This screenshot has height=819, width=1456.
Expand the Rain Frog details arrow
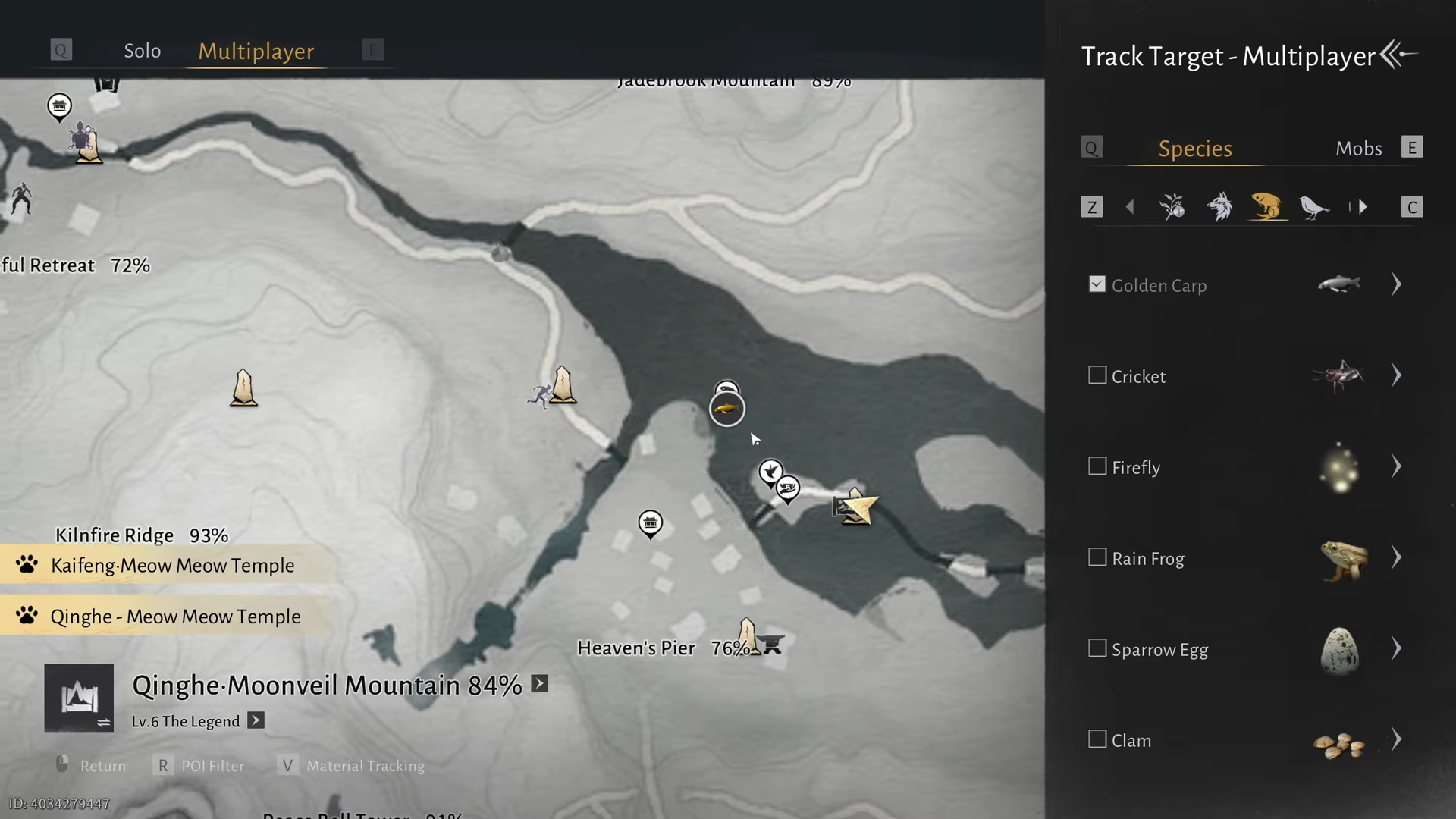(x=1396, y=557)
